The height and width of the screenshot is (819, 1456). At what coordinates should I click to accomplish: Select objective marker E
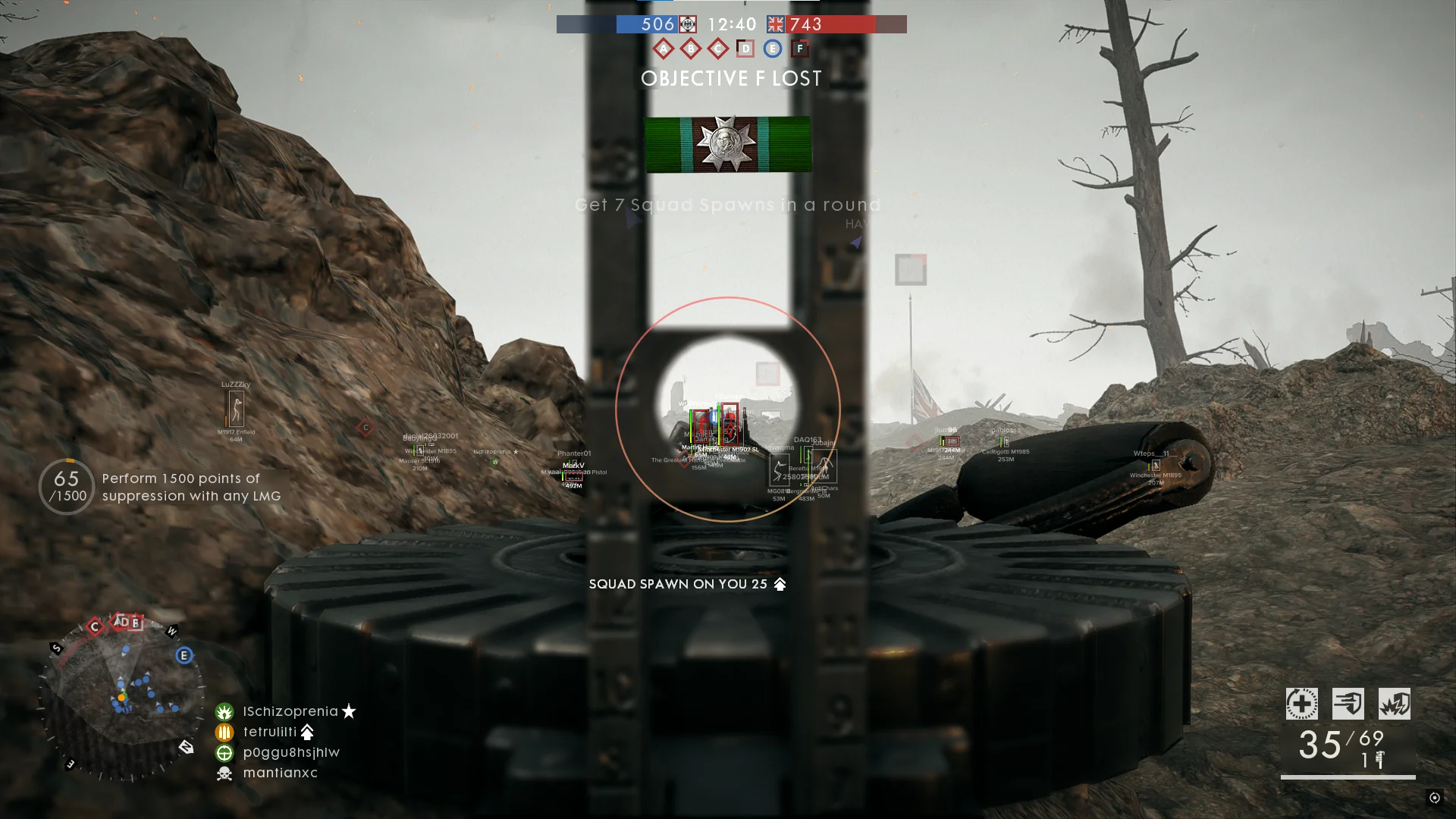(x=770, y=48)
